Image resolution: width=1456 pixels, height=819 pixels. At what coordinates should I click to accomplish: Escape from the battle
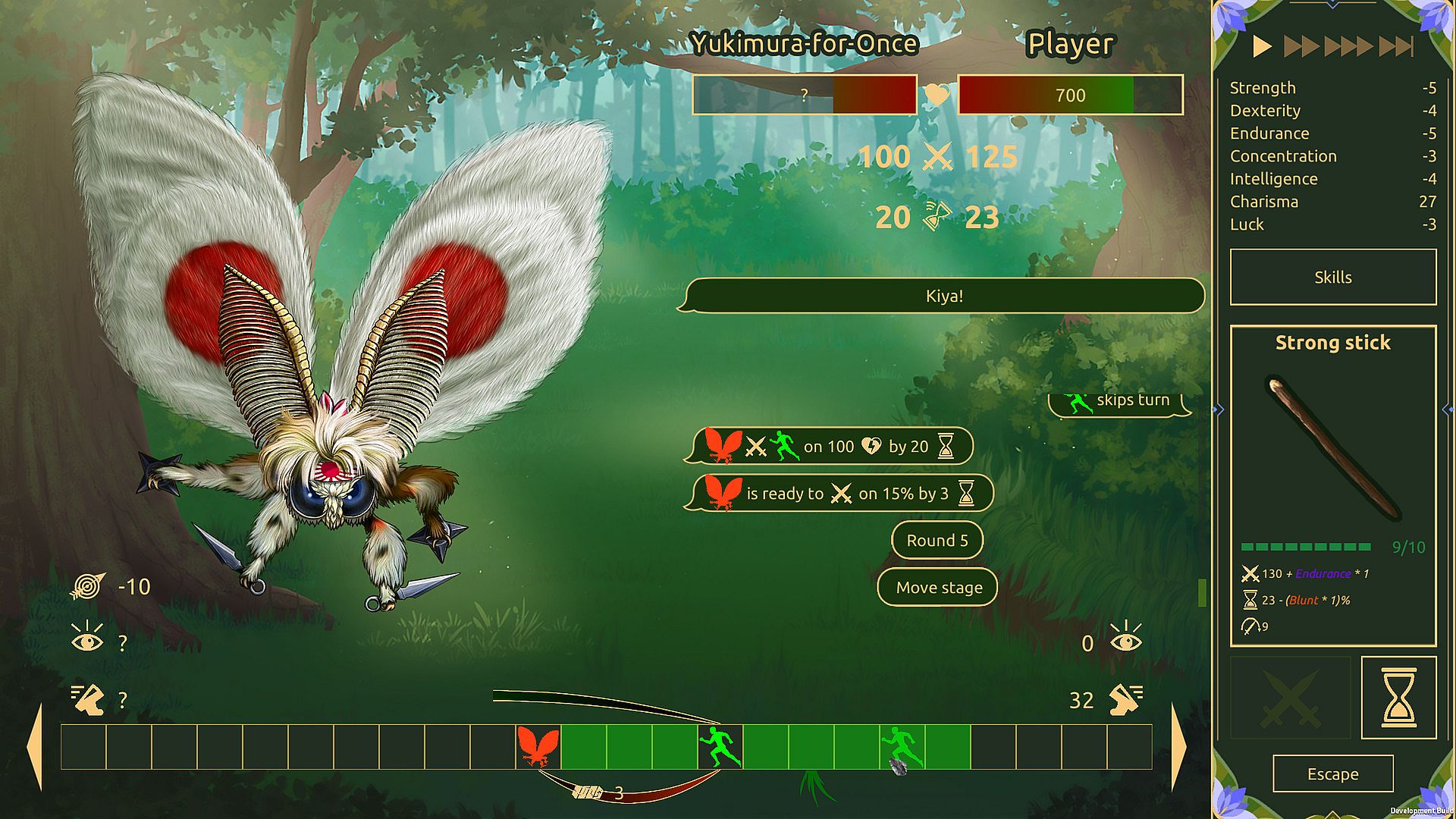click(1332, 773)
